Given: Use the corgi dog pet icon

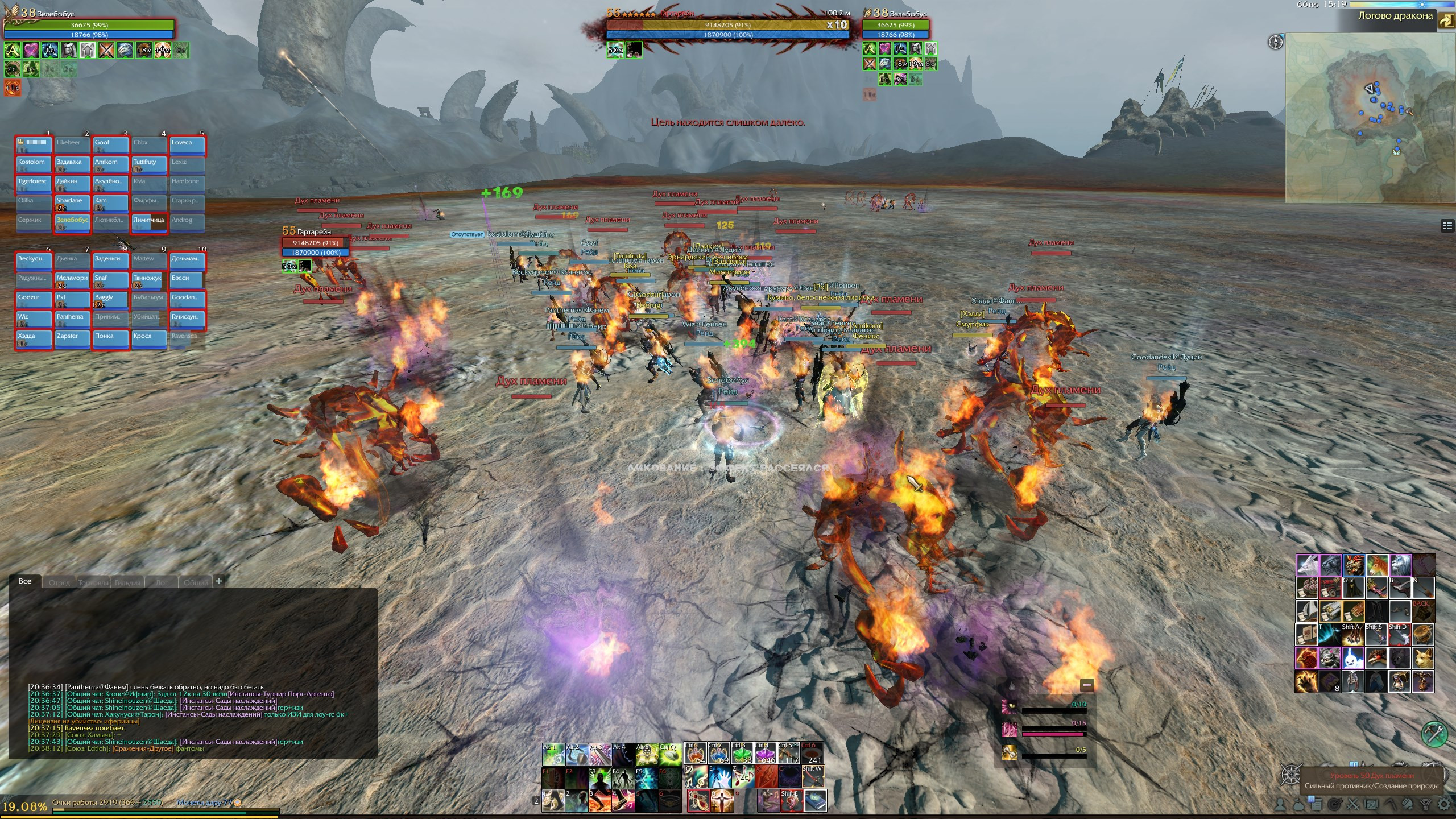Looking at the screenshot, I should point(1423,658).
